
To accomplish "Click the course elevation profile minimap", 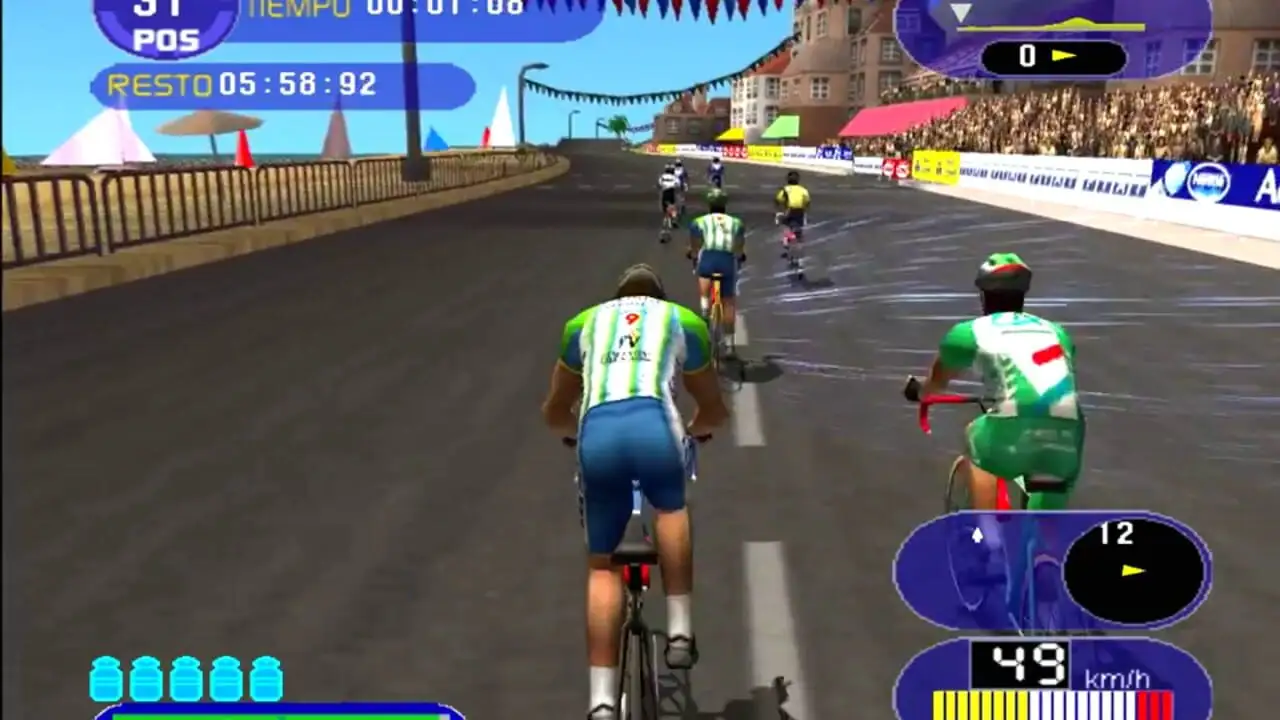I will 1050,24.
